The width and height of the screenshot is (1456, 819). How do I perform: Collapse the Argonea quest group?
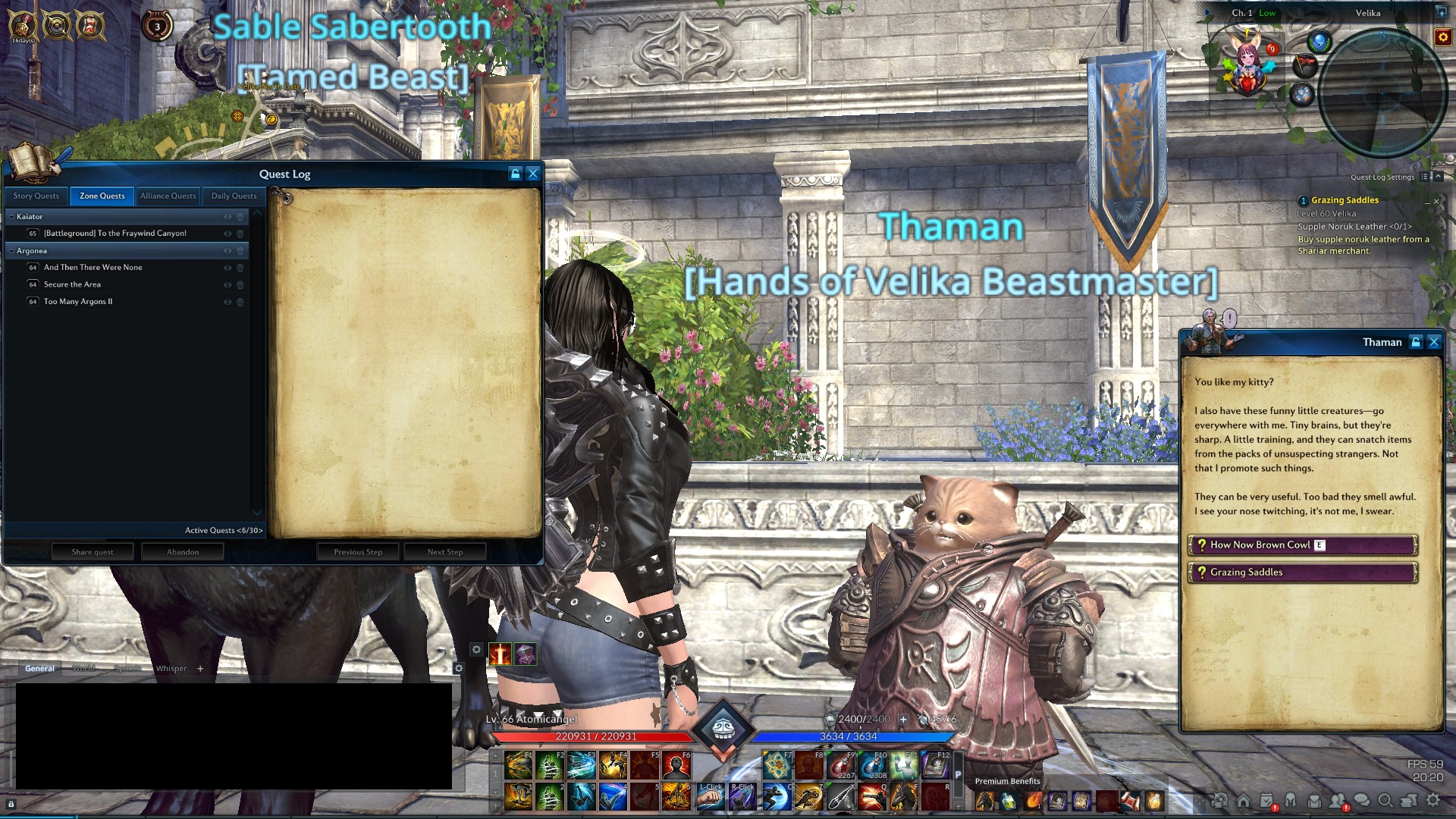click(x=12, y=251)
